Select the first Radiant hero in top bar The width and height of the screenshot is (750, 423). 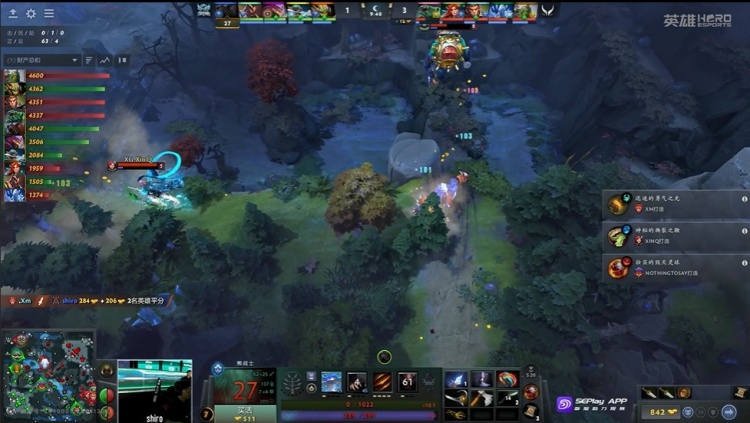226,11
